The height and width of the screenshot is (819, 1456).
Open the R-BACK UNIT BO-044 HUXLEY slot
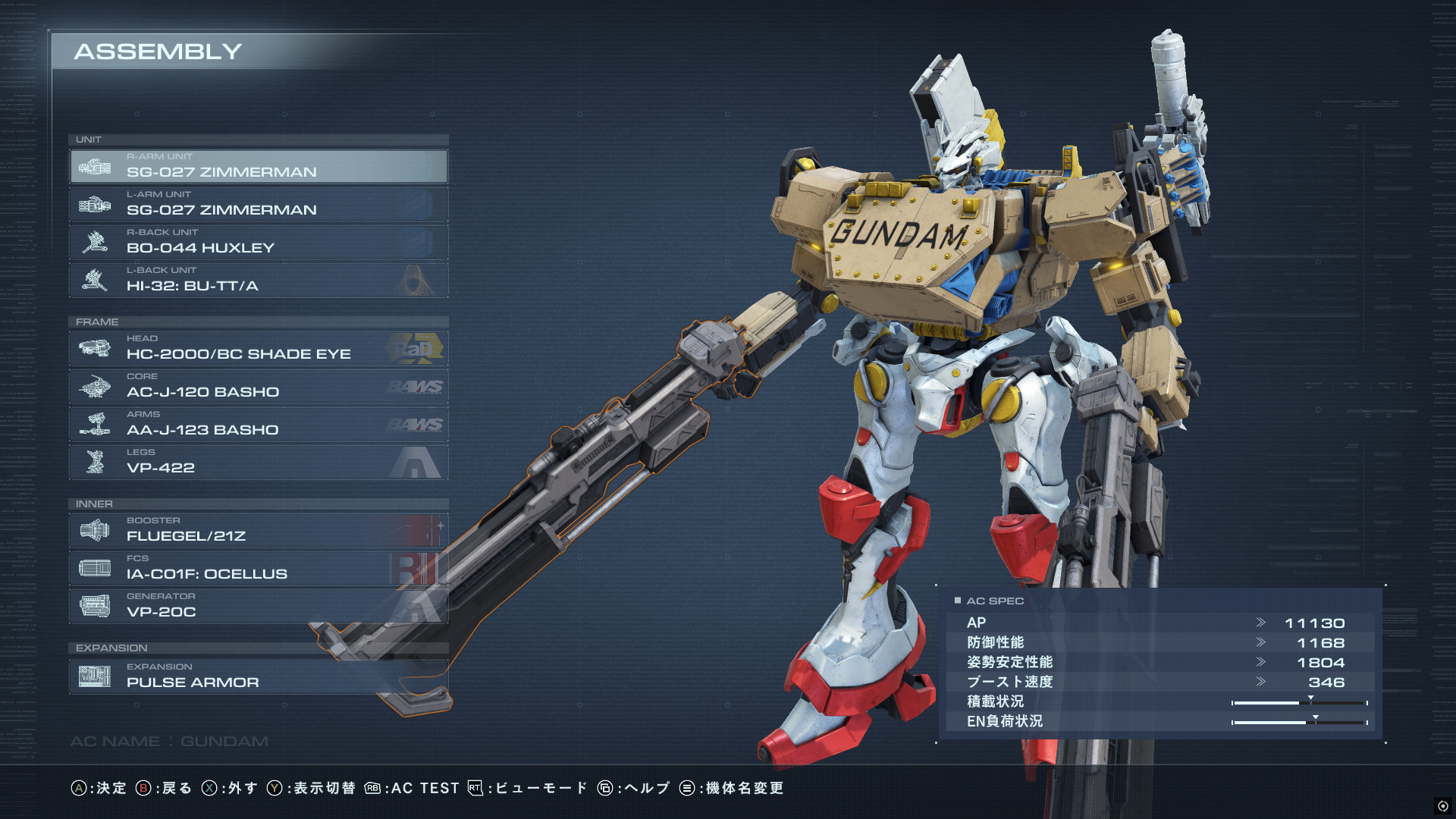click(x=258, y=242)
